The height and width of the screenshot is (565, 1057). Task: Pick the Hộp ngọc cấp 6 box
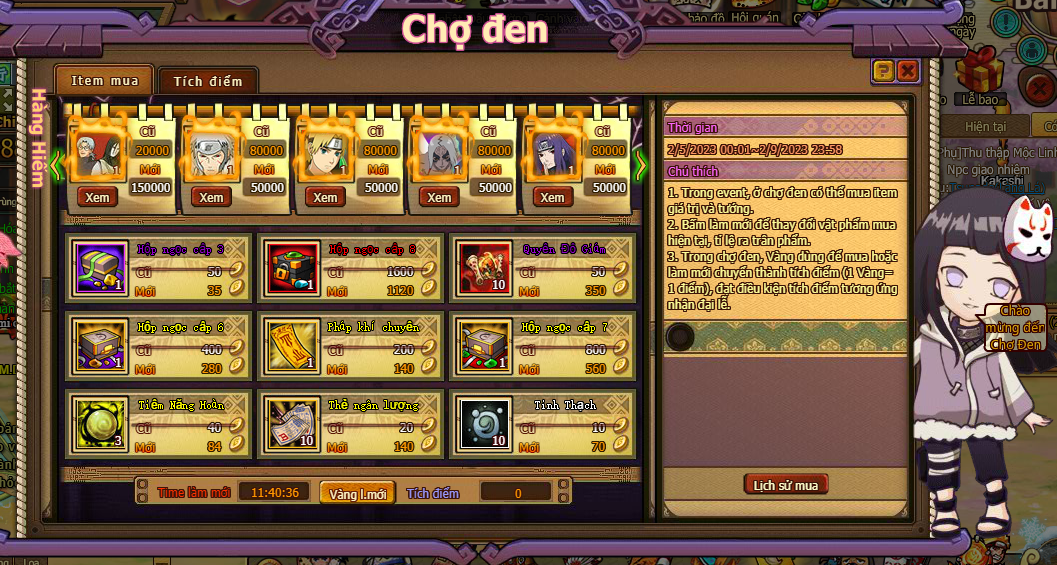[102, 345]
